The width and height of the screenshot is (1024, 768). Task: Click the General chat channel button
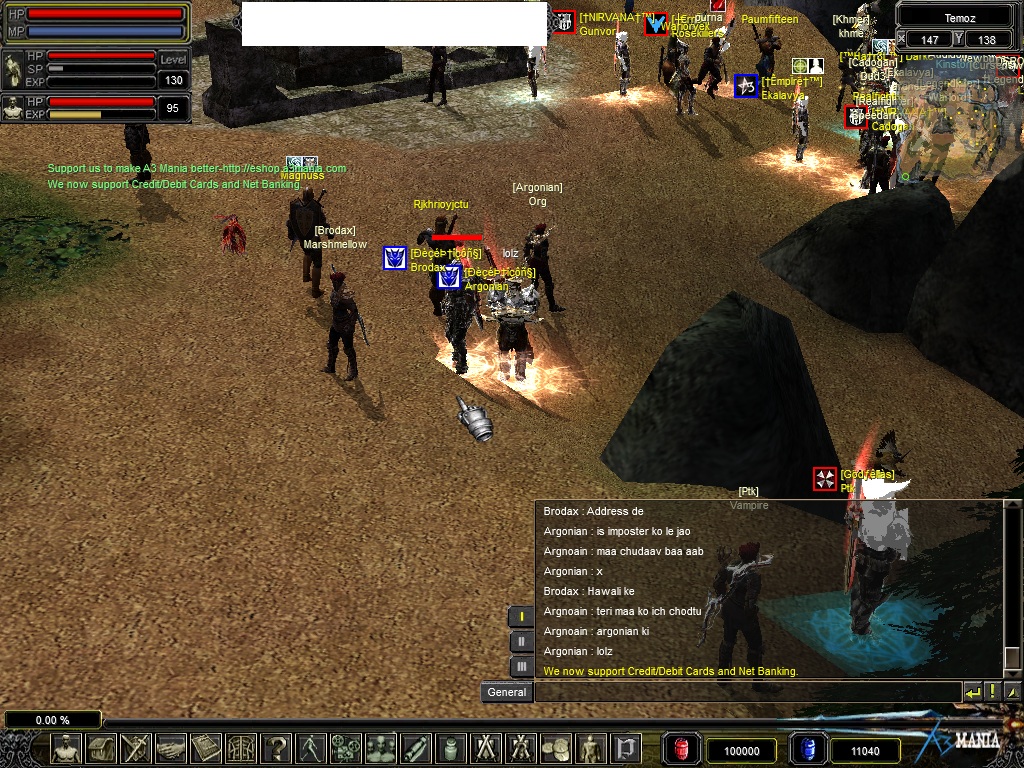point(507,692)
